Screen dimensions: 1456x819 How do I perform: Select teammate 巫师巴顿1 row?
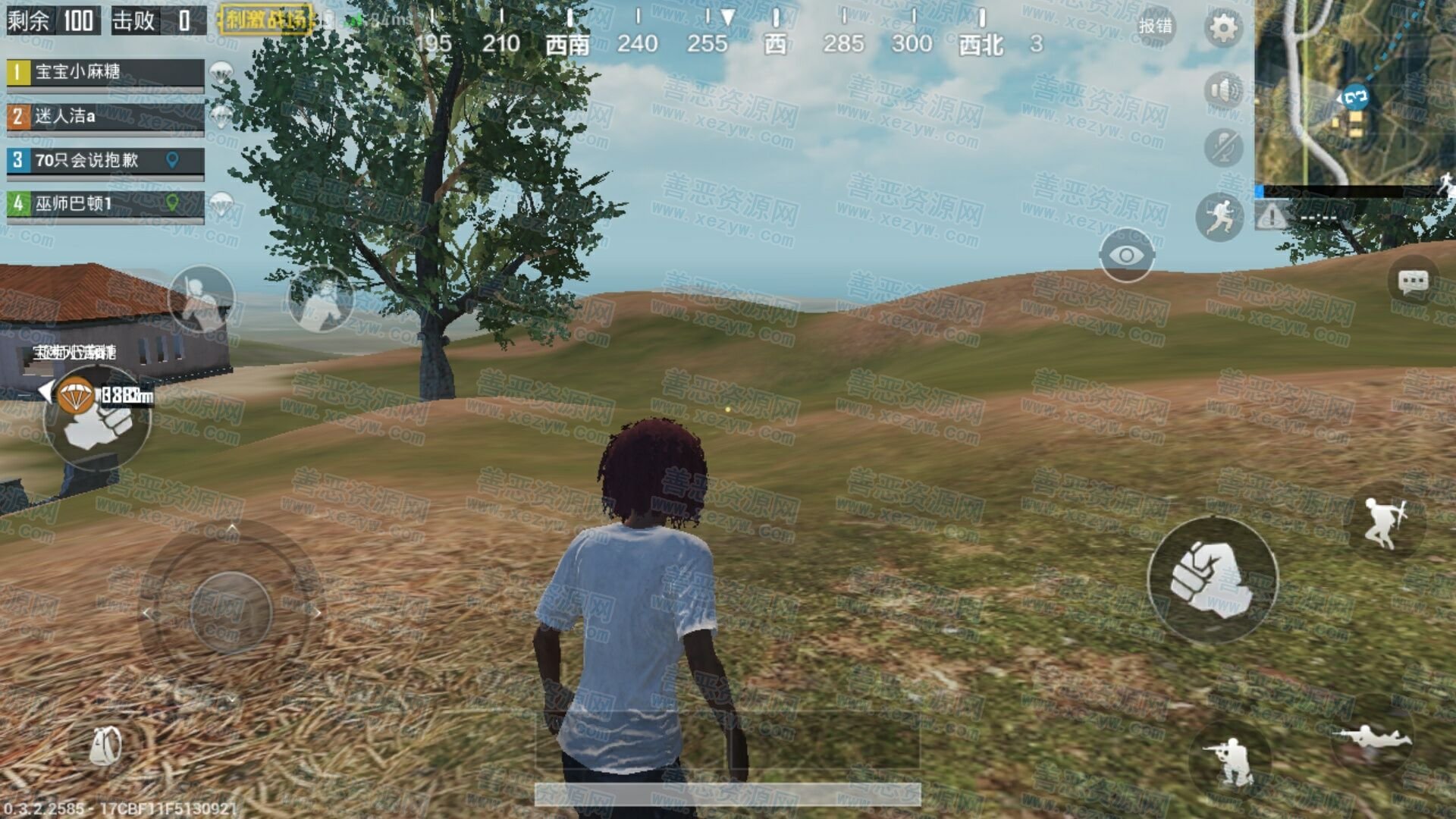pyautogui.click(x=105, y=204)
